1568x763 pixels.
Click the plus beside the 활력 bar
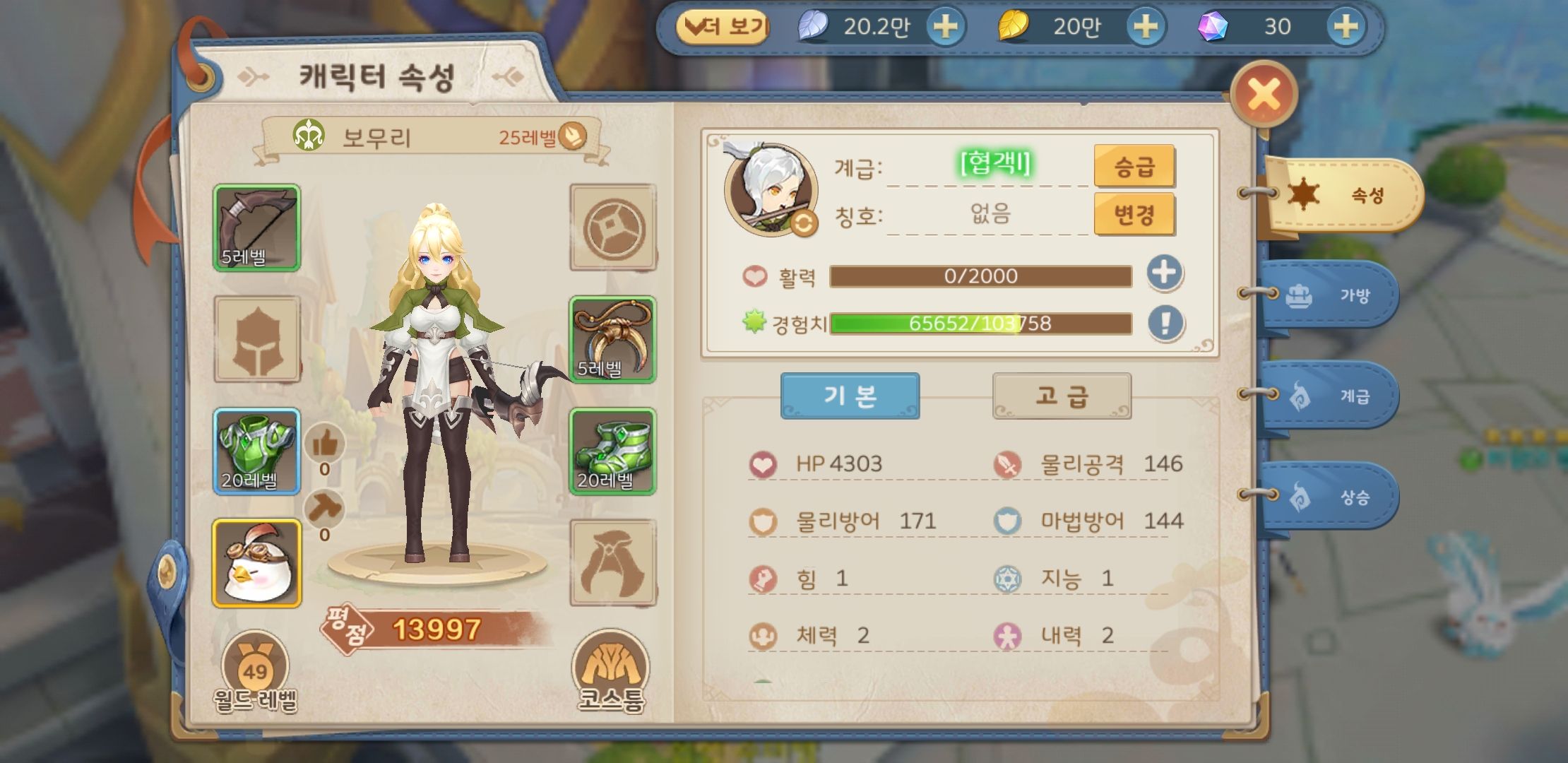(1166, 275)
